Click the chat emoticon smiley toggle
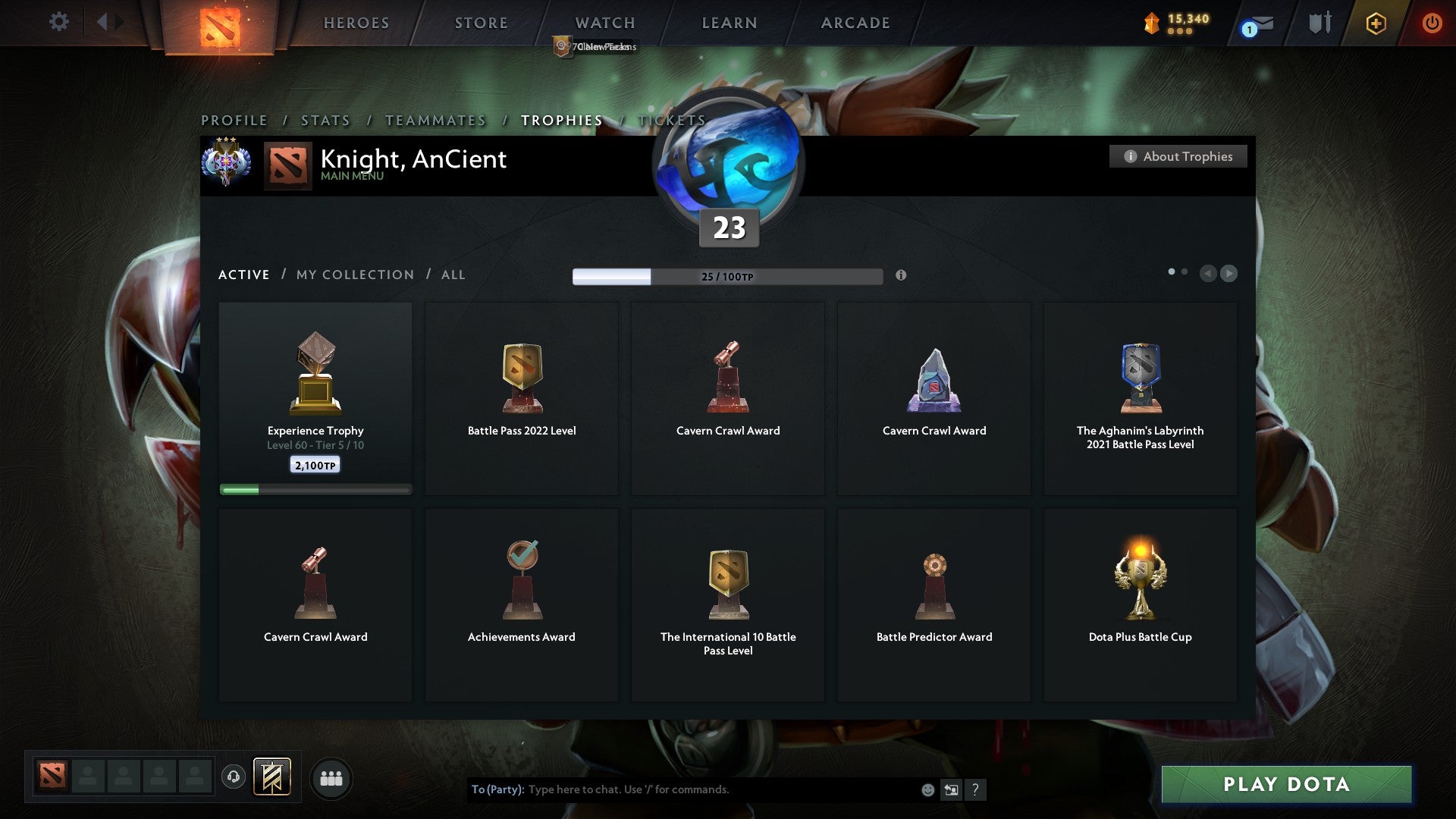1456x819 pixels. 927,789
